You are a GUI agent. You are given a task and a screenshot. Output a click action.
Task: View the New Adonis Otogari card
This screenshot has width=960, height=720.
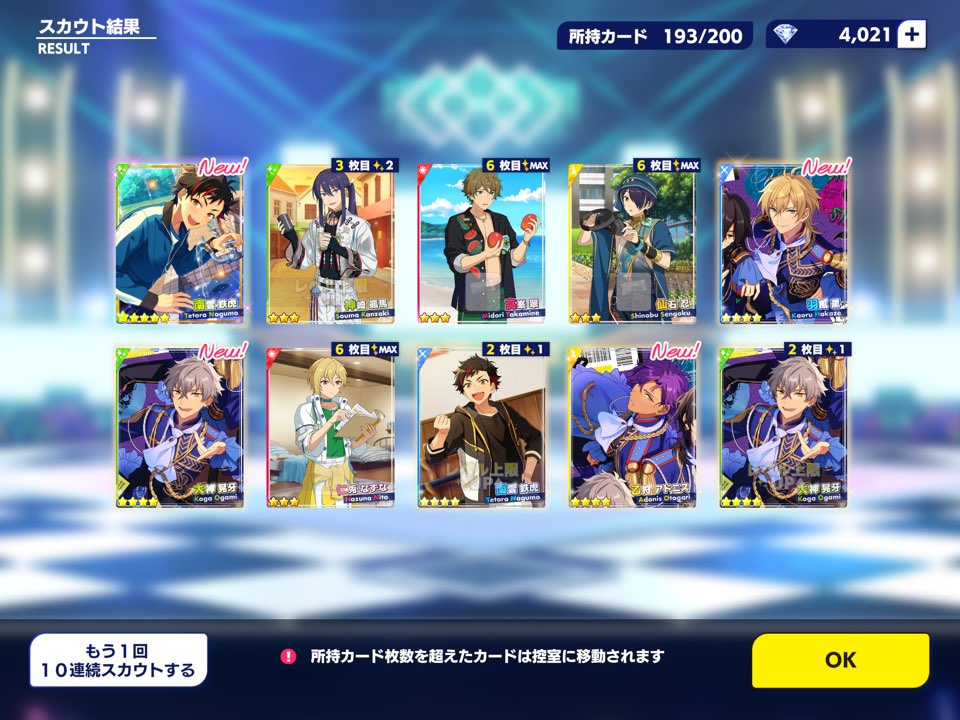coord(633,427)
